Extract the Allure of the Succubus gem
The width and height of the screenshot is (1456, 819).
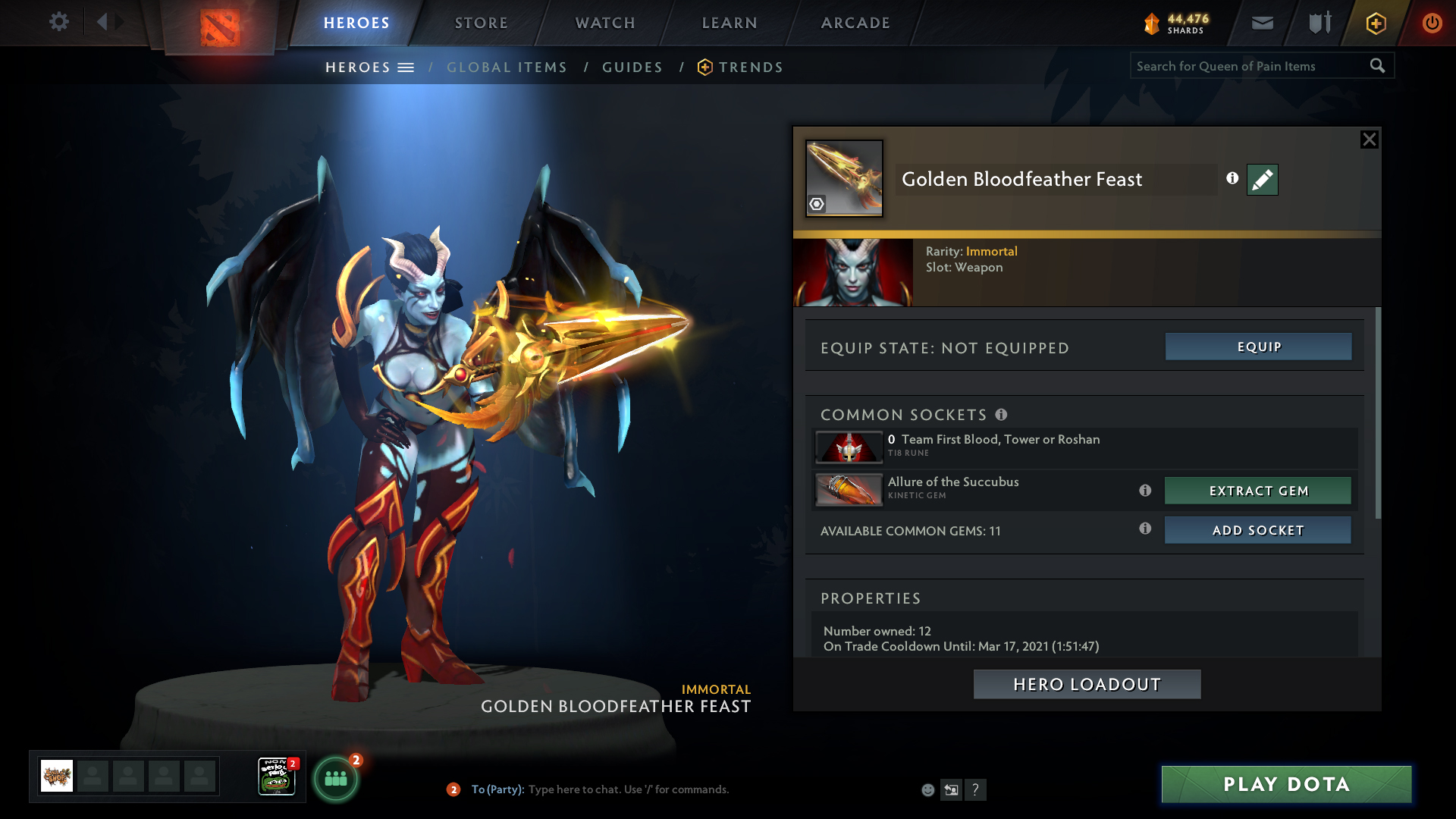[1258, 491]
